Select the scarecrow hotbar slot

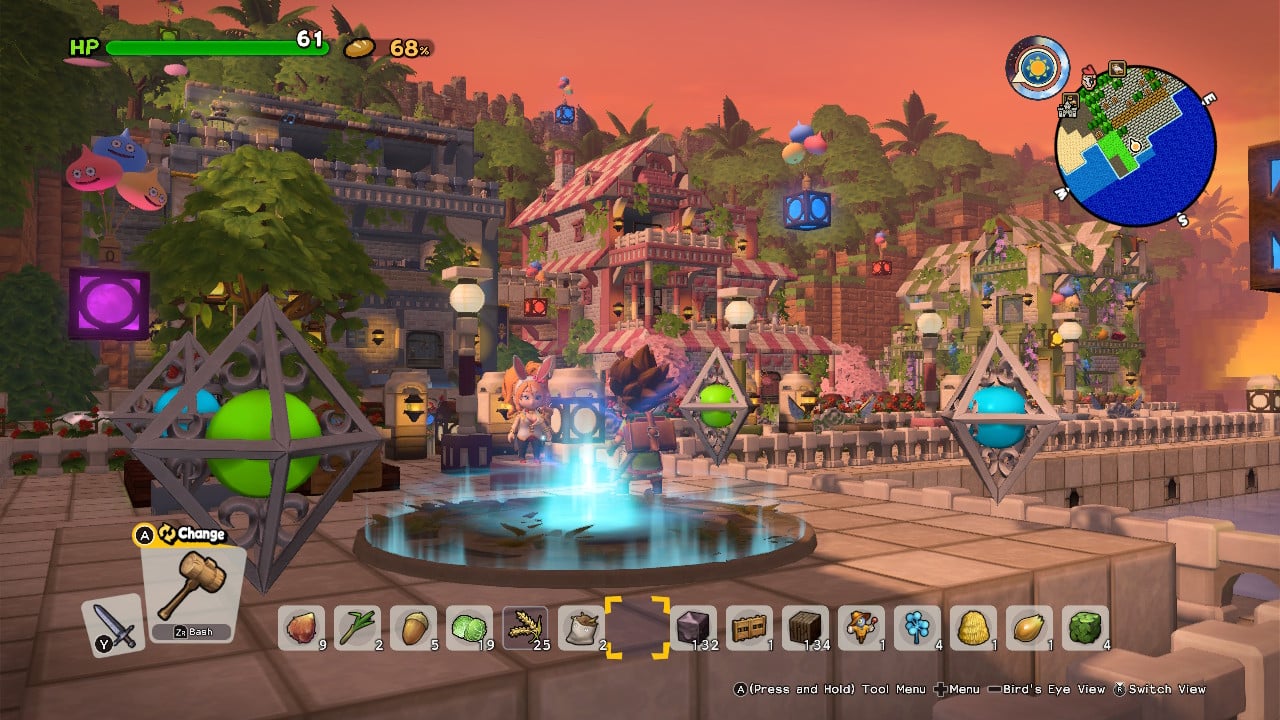pos(861,628)
